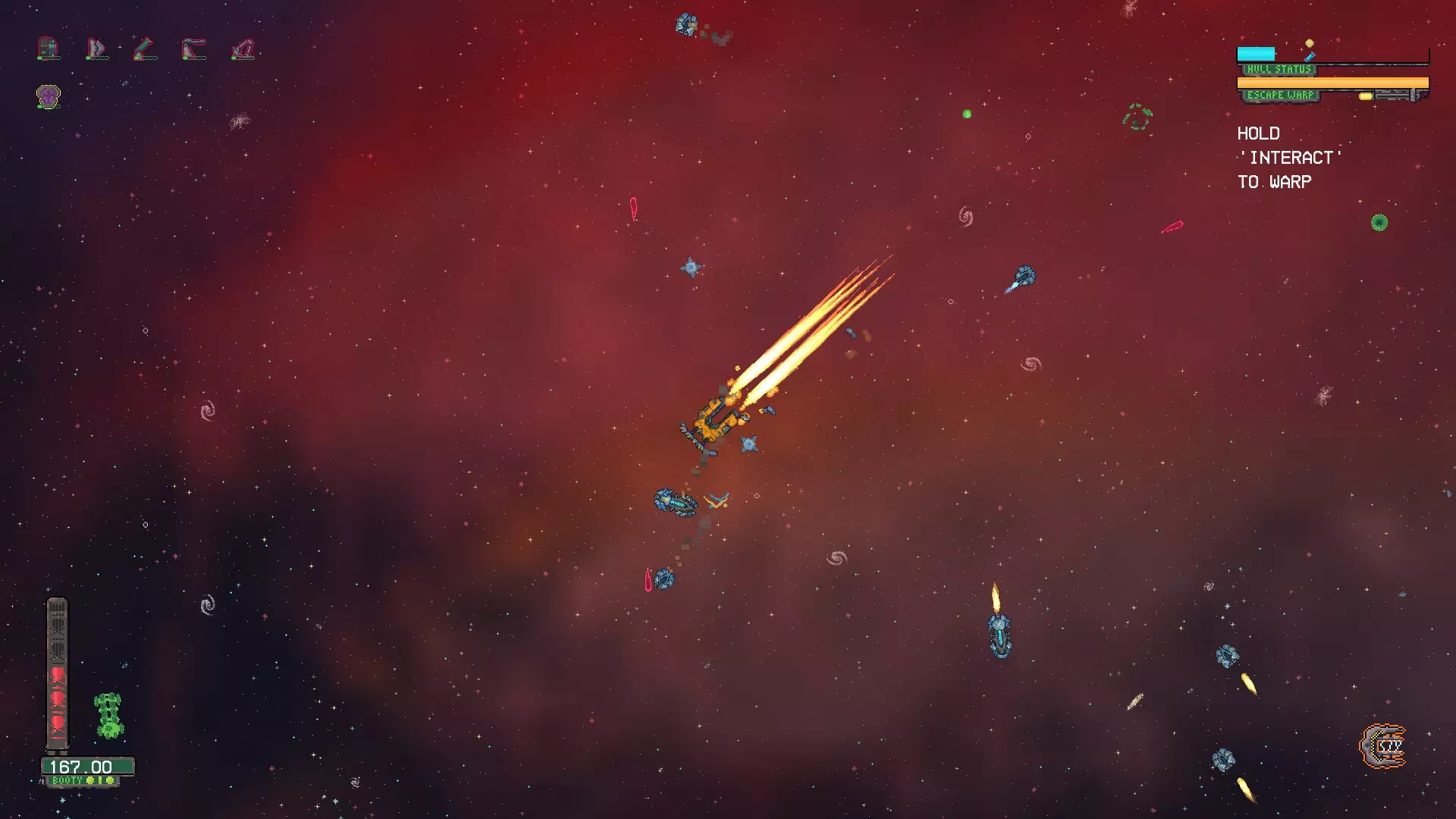The height and width of the screenshot is (819, 1456).
Task: Toggle the yellow fuel cell on the warp bar
Action: pyautogui.click(x=1366, y=96)
